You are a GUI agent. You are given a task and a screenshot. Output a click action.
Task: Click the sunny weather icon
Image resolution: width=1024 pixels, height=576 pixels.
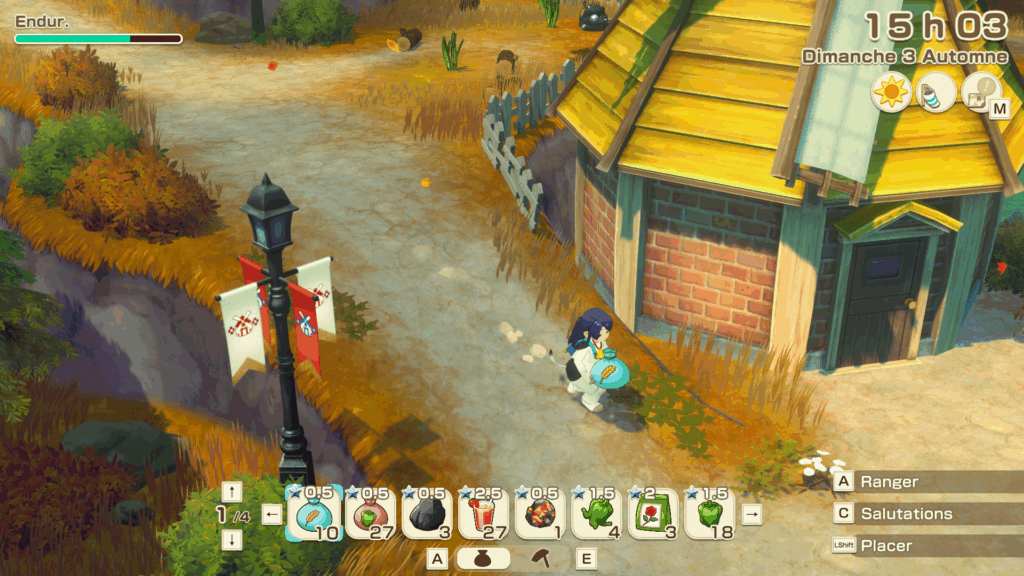(x=889, y=93)
